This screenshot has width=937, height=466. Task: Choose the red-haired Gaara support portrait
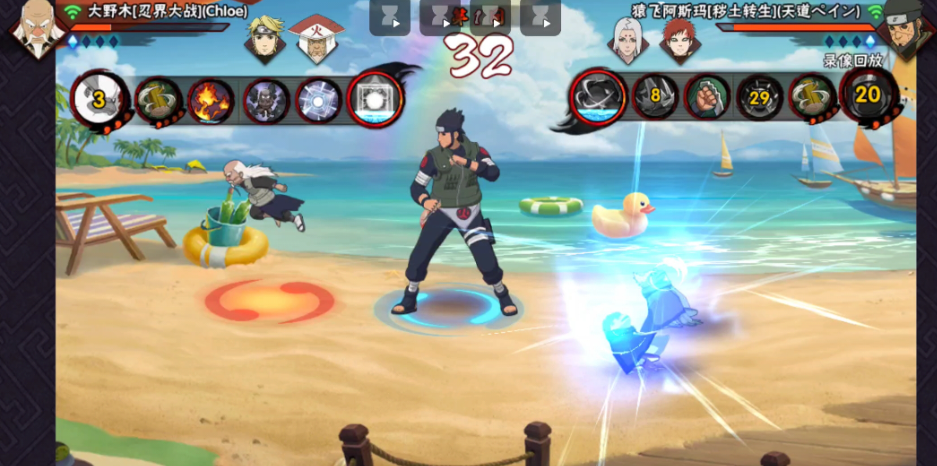tap(678, 38)
